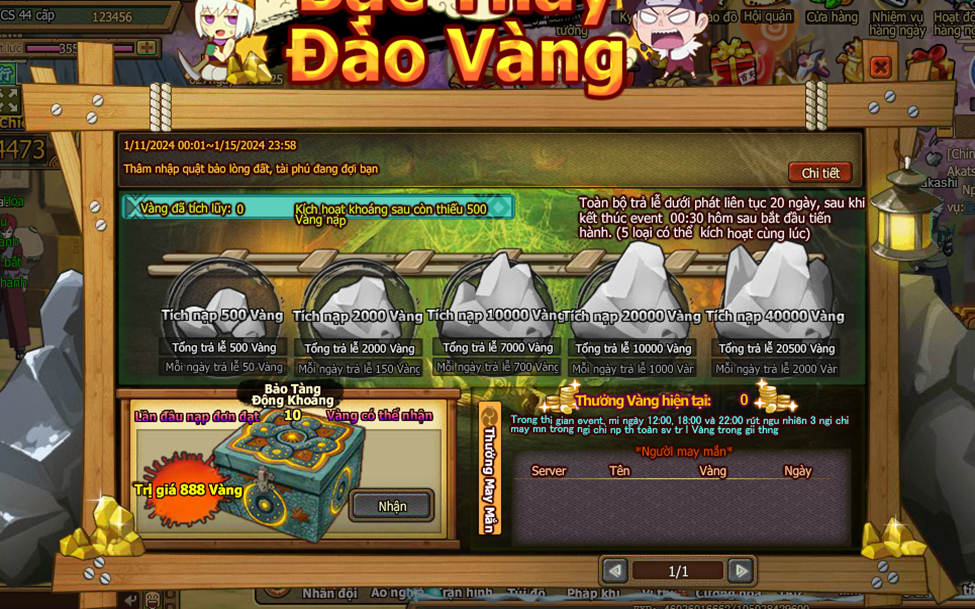
Task: Open the Nhân đội team menu
Action: pyautogui.click(x=329, y=593)
